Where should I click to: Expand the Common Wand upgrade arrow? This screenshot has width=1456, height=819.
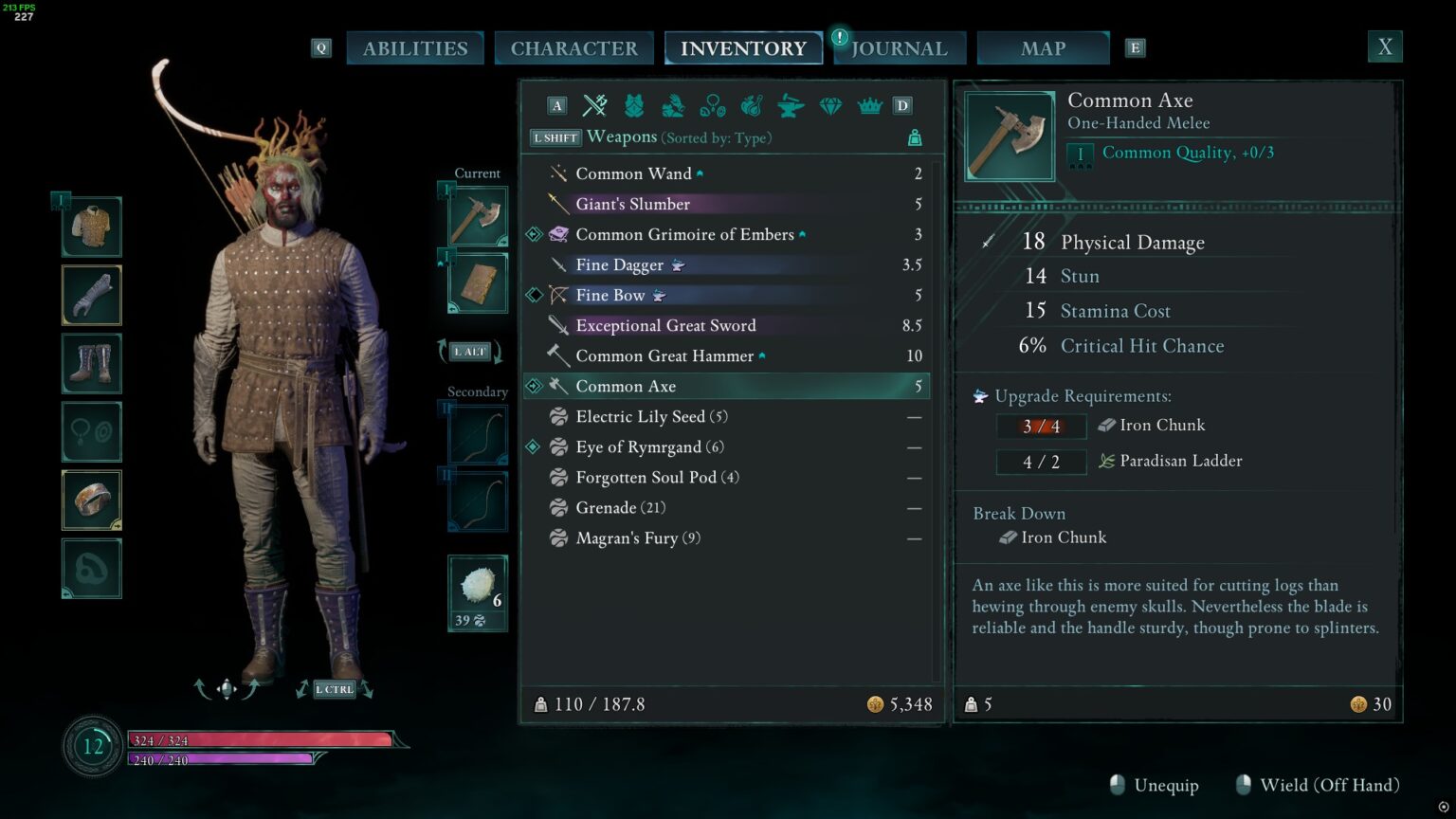pyautogui.click(x=699, y=171)
